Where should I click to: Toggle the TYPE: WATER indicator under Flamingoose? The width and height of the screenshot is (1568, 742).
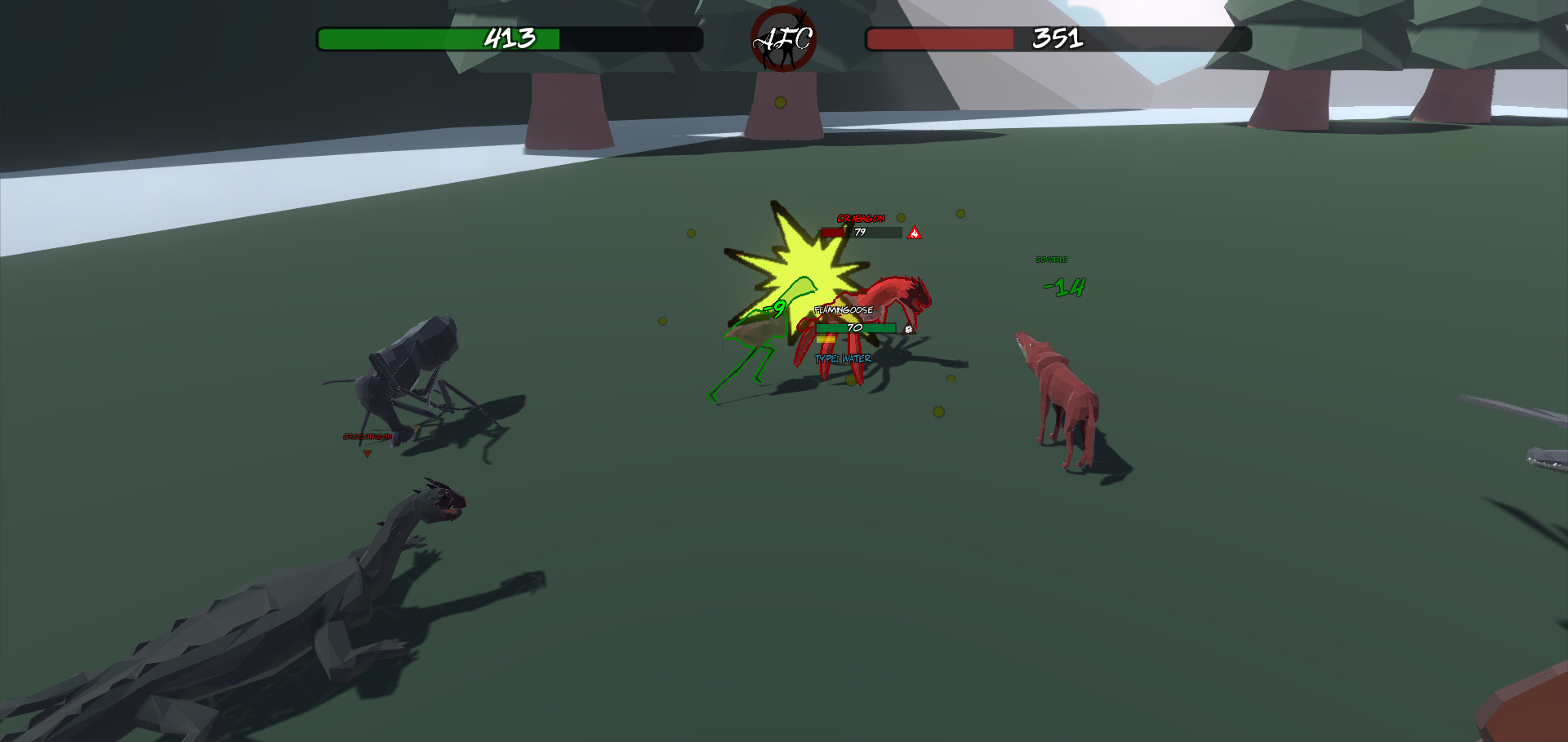pos(842,358)
